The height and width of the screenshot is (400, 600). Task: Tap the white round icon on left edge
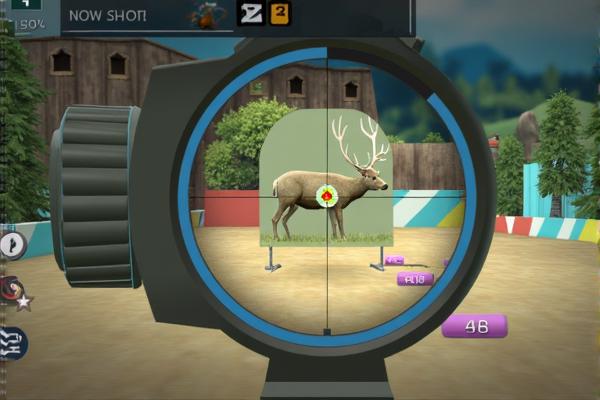pos(12,245)
